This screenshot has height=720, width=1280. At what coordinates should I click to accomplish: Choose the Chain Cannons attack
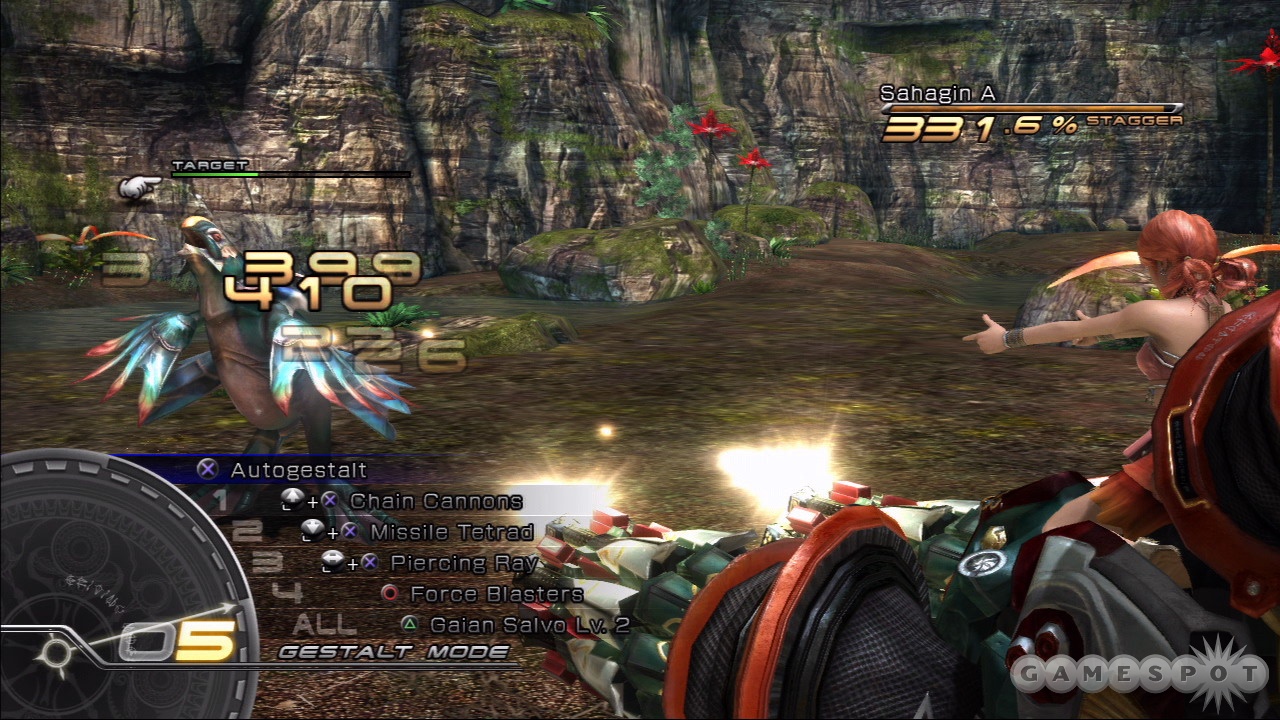435,500
